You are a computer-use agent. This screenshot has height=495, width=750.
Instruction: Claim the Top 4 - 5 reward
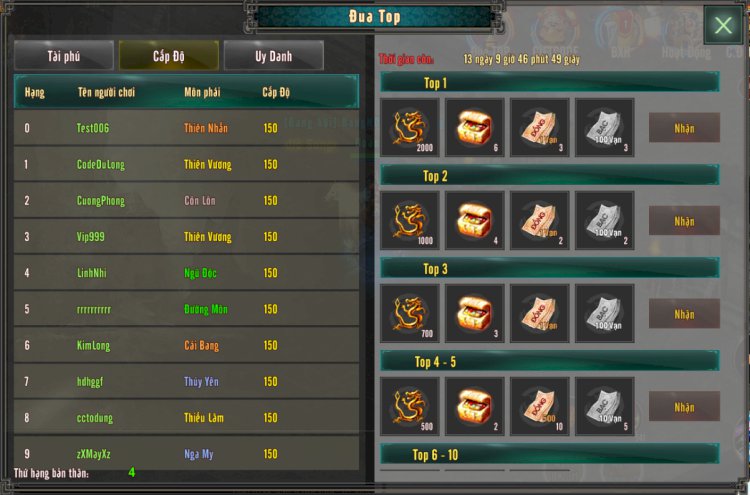(x=684, y=406)
